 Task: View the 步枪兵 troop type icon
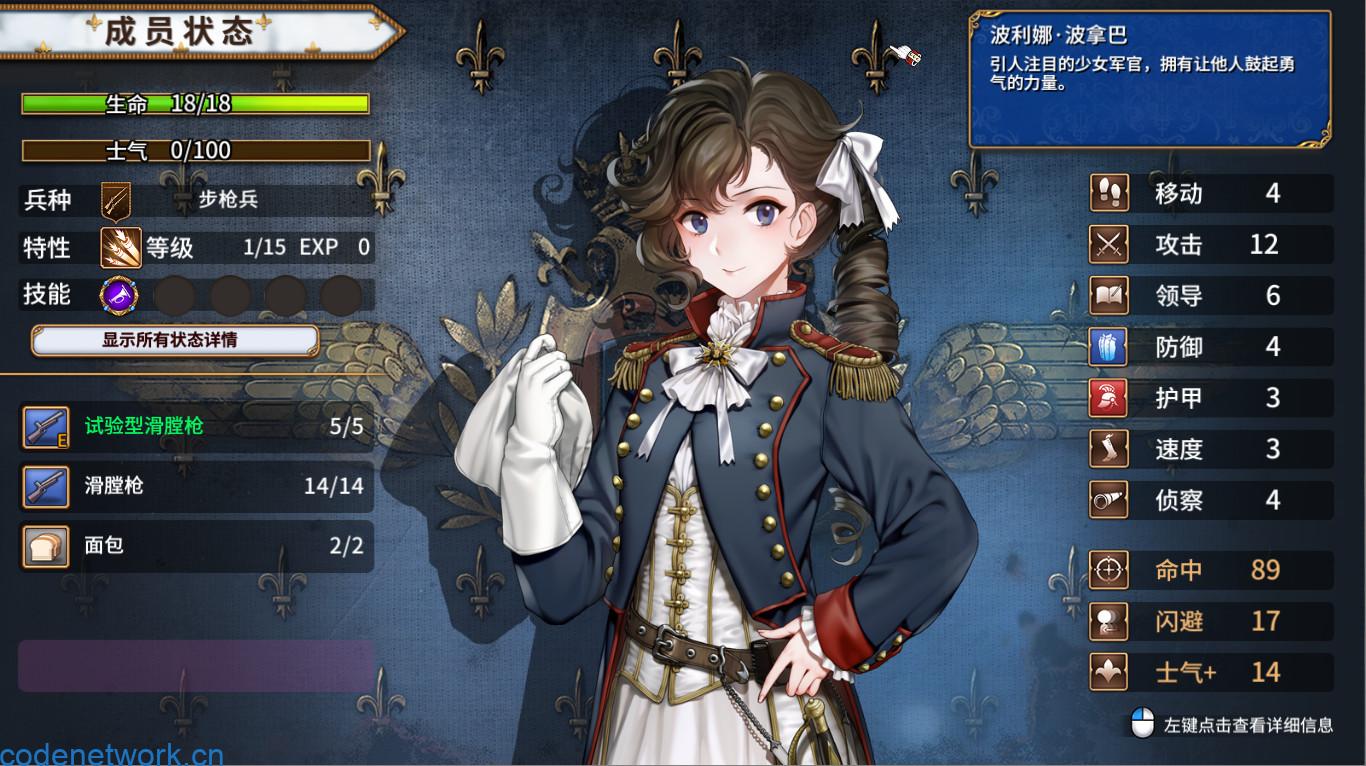(116, 199)
